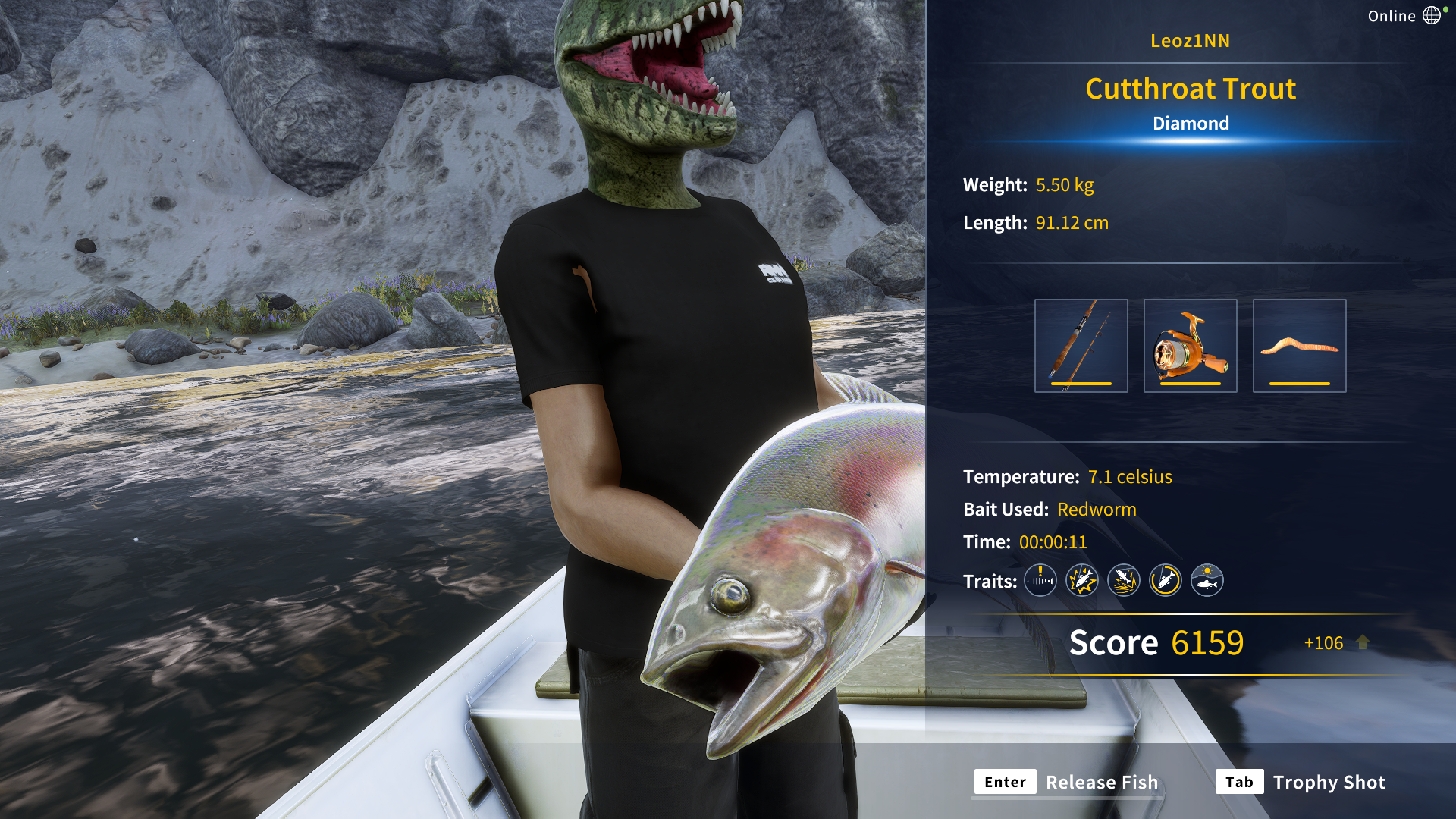The height and width of the screenshot is (819, 1456).
Task: Click the exclamation mark sound wave trait
Action: pyautogui.click(x=1040, y=581)
